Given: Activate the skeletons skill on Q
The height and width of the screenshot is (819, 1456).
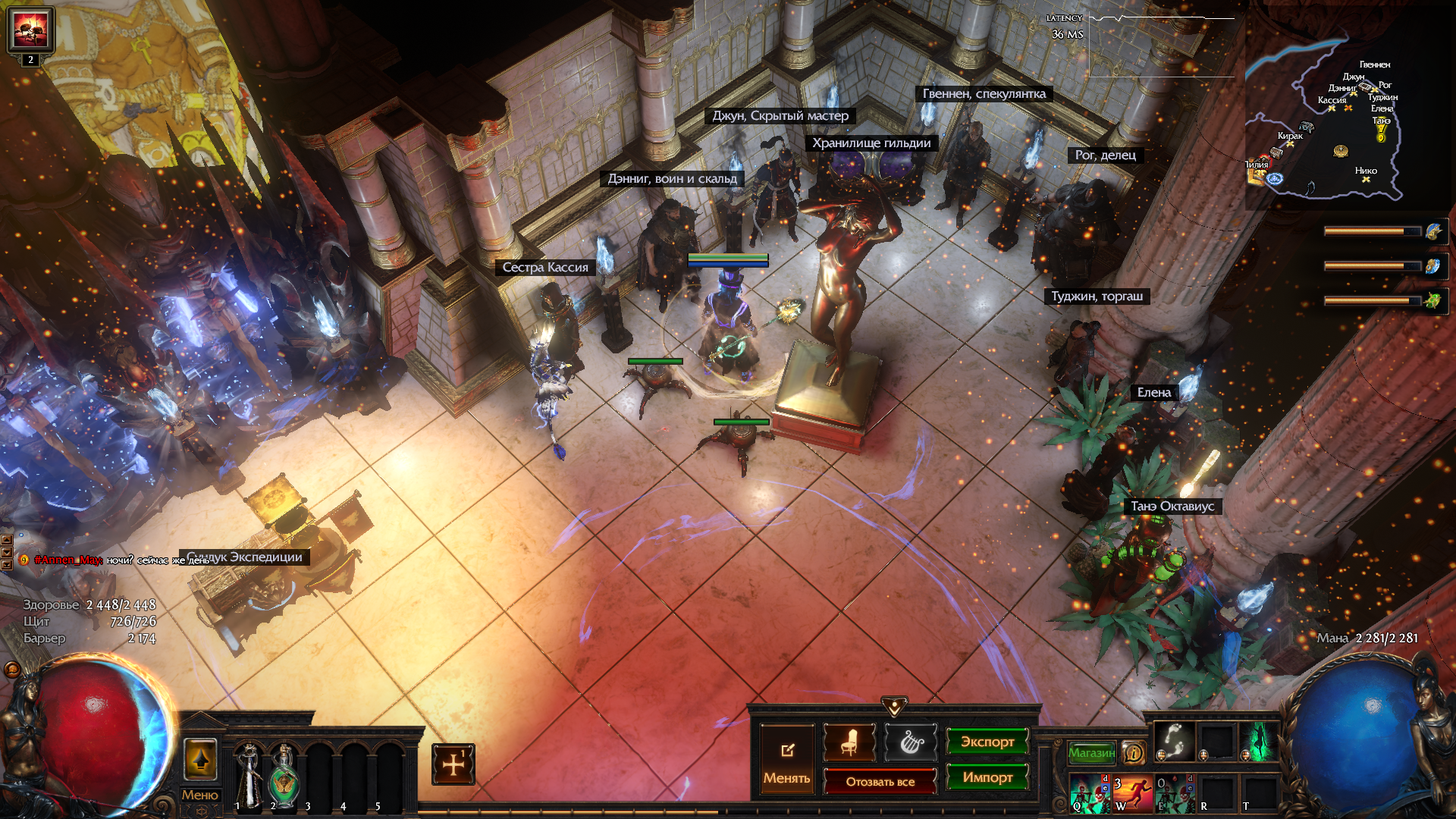Looking at the screenshot, I should (1090, 793).
